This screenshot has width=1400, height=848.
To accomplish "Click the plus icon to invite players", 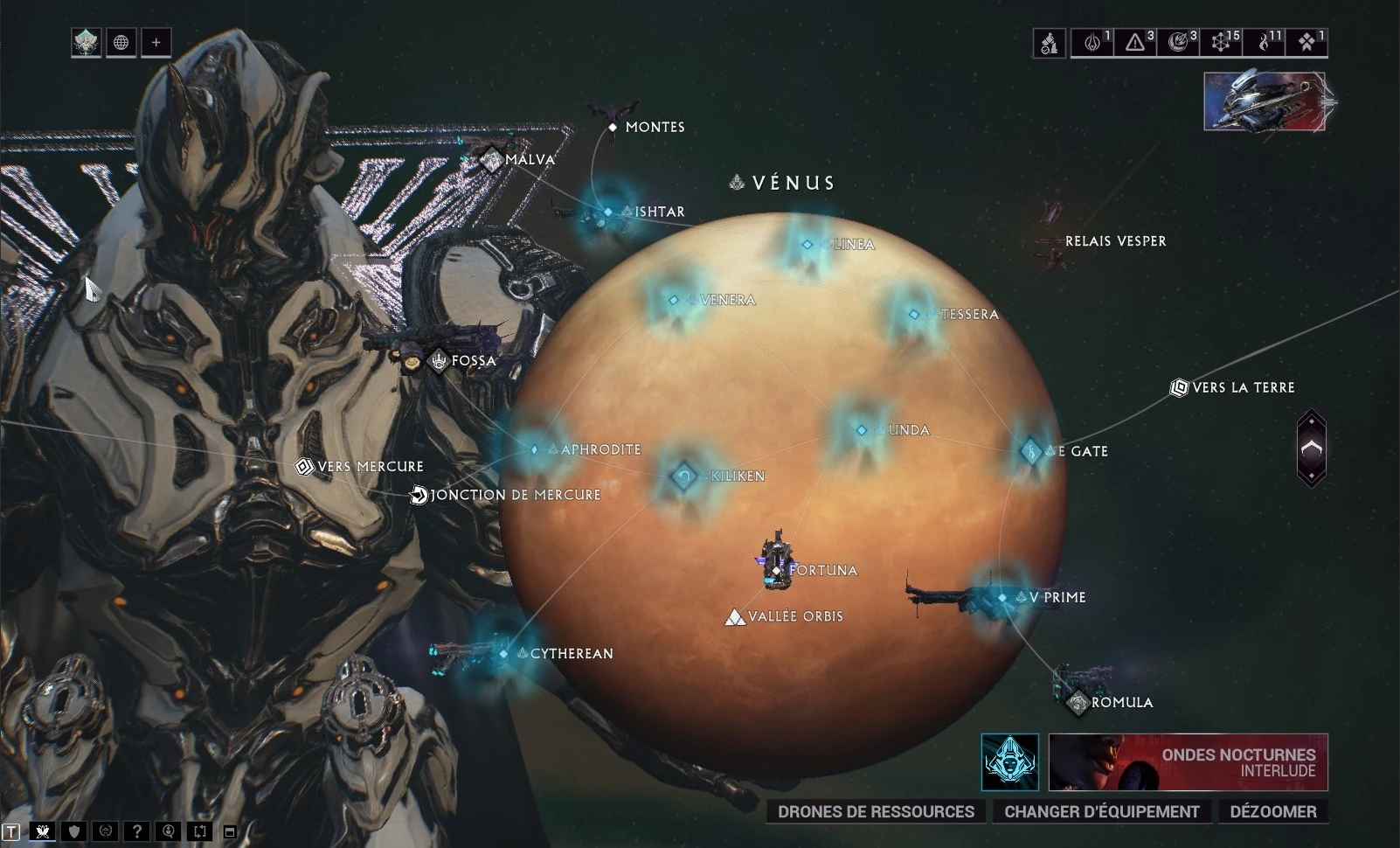I will tap(156, 42).
